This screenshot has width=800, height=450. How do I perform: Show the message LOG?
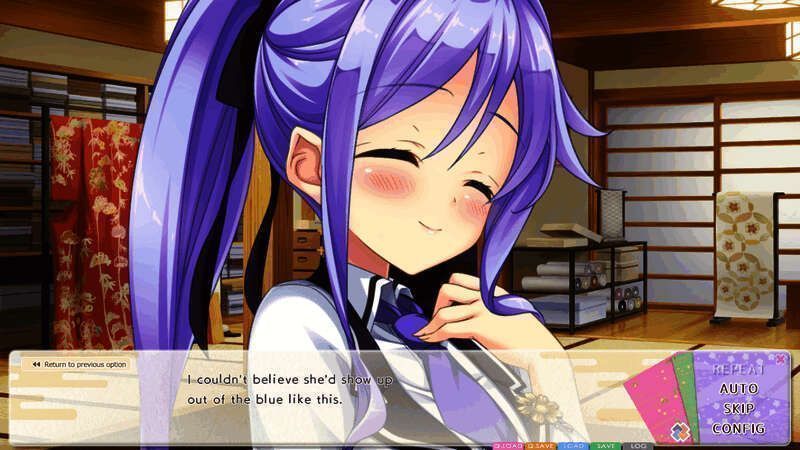(x=637, y=445)
